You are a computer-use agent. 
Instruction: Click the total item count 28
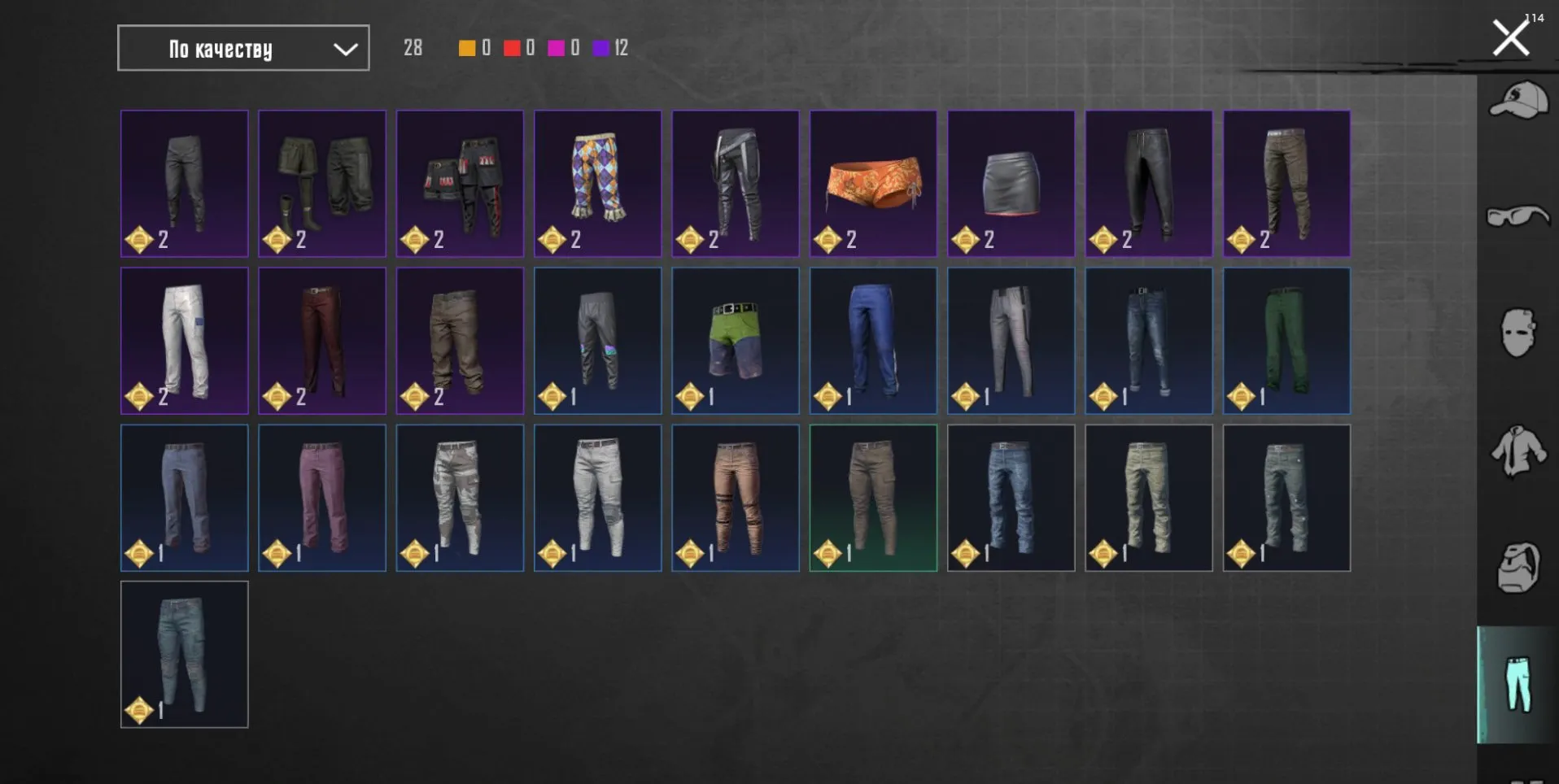pos(412,49)
